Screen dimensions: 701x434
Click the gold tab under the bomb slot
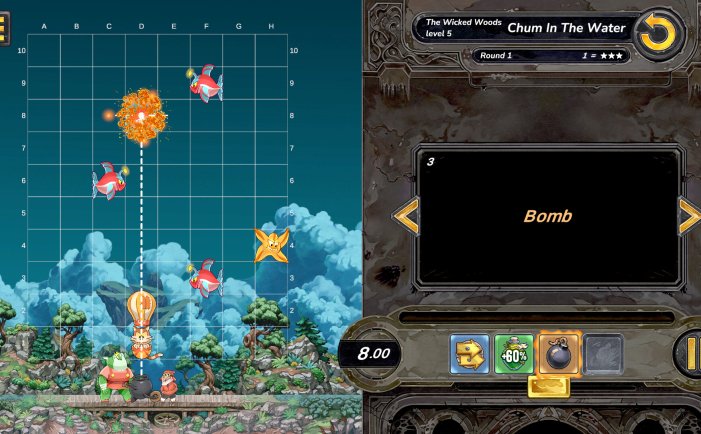549,386
